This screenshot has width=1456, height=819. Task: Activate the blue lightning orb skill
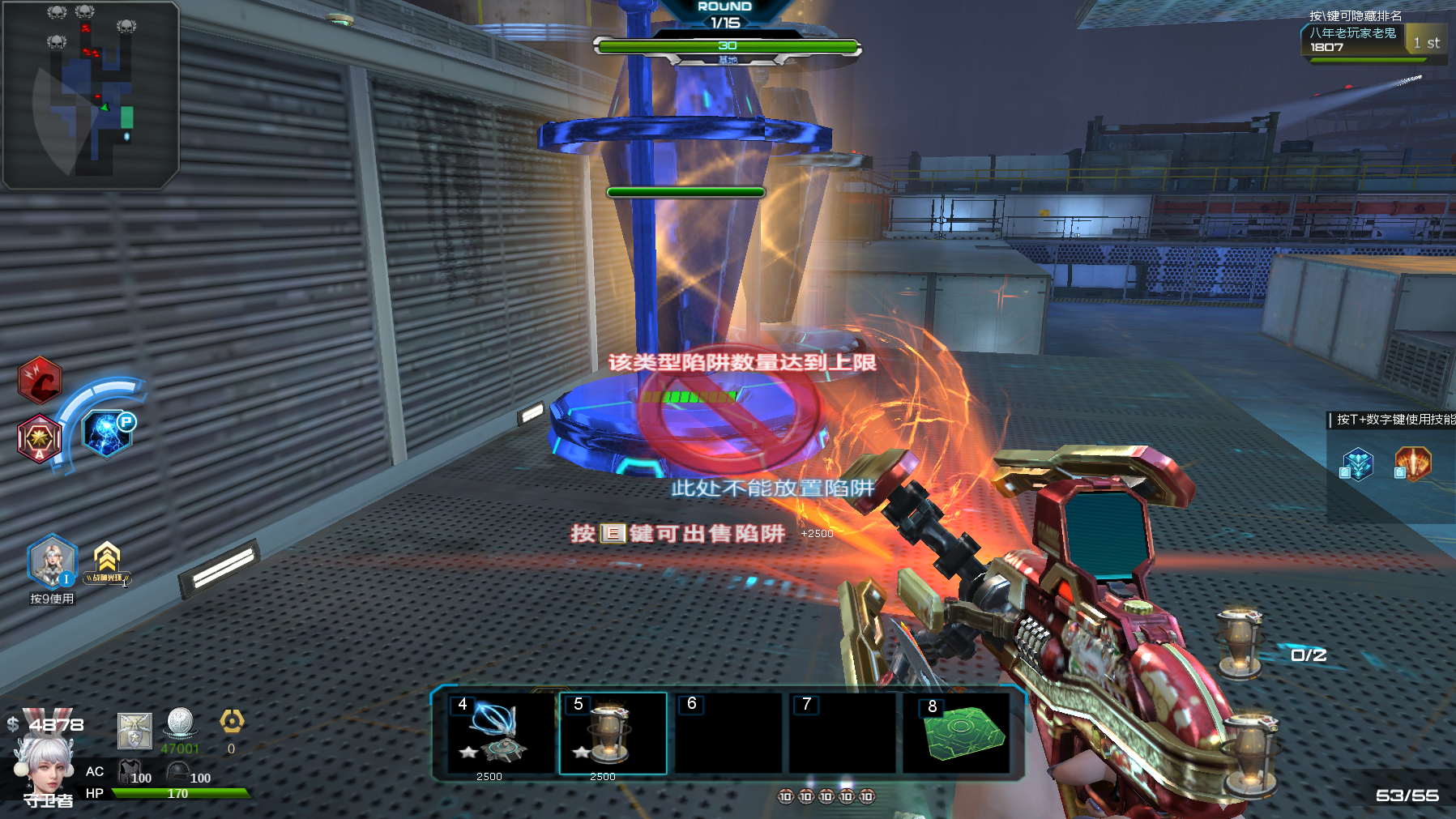coord(107,433)
